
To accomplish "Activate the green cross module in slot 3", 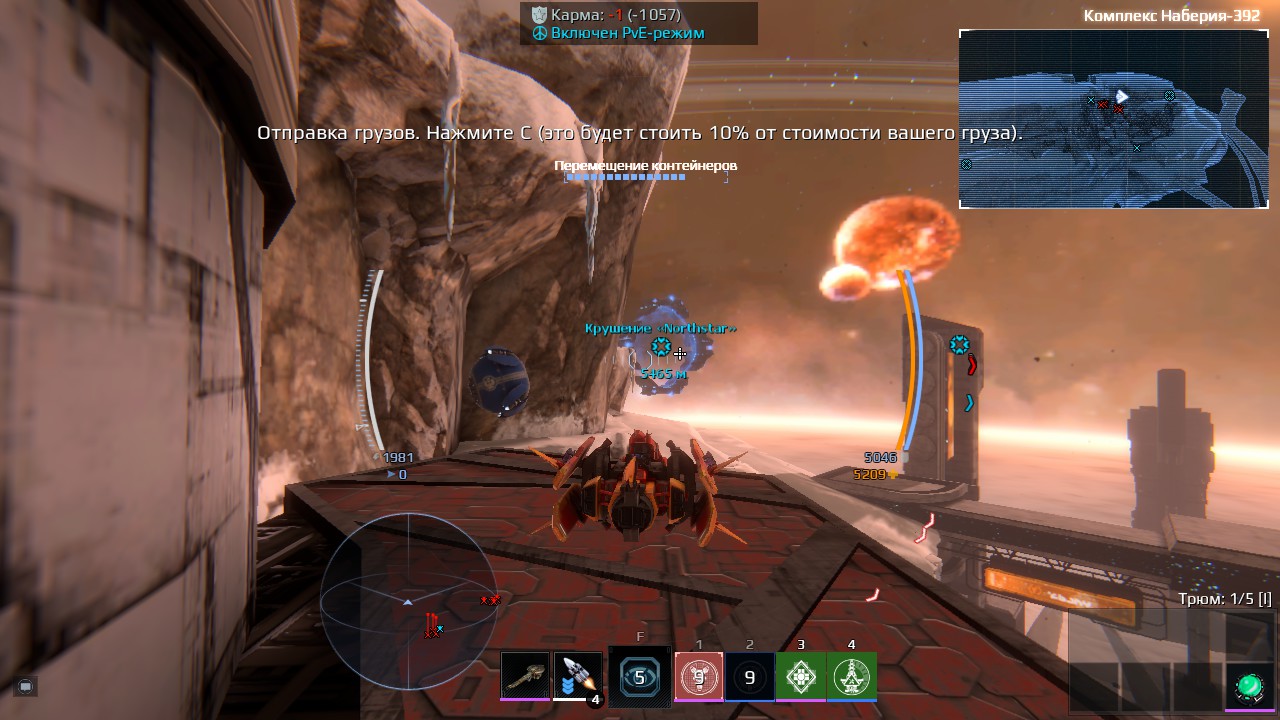I will click(x=801, y=677).
